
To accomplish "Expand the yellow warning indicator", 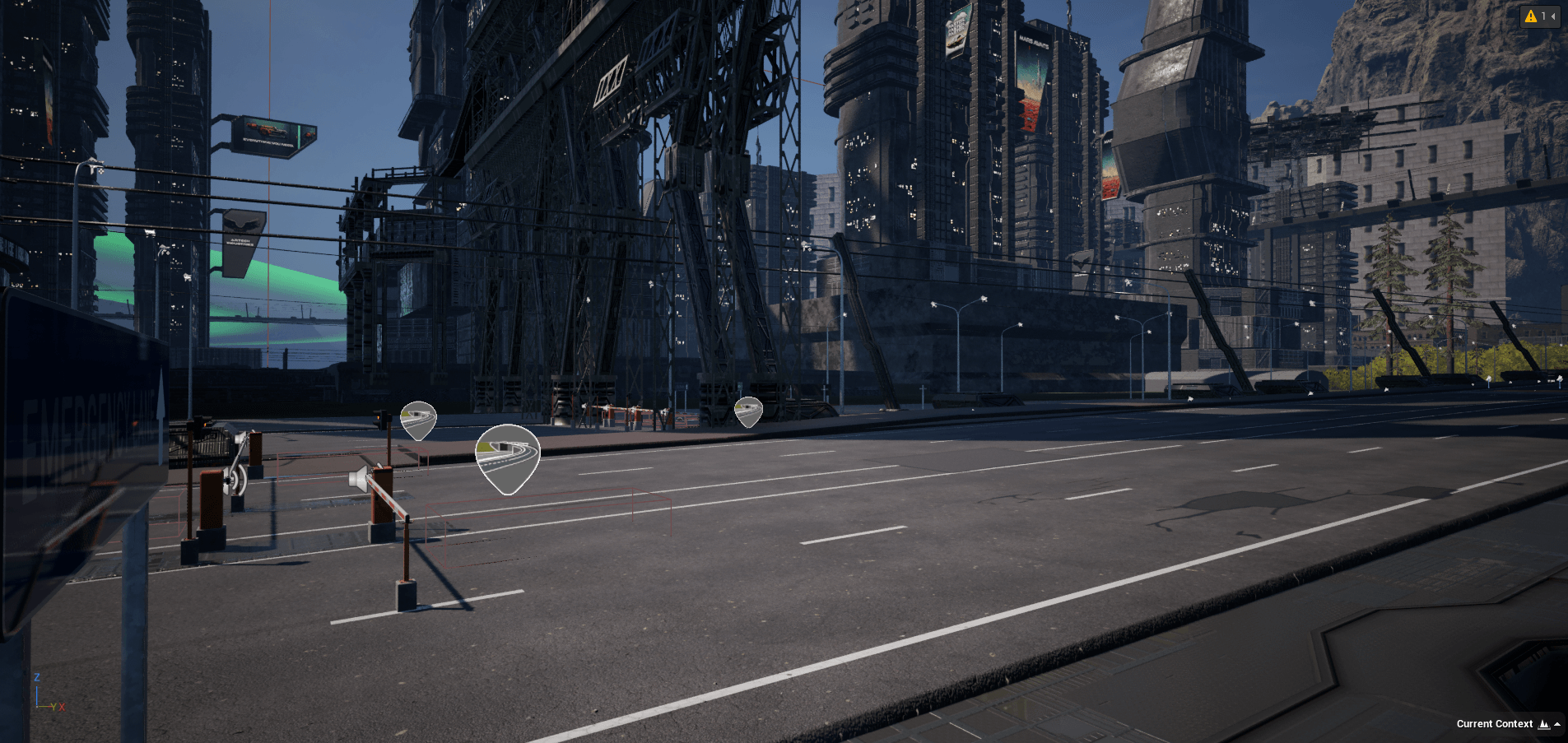I will [1539, 16].
